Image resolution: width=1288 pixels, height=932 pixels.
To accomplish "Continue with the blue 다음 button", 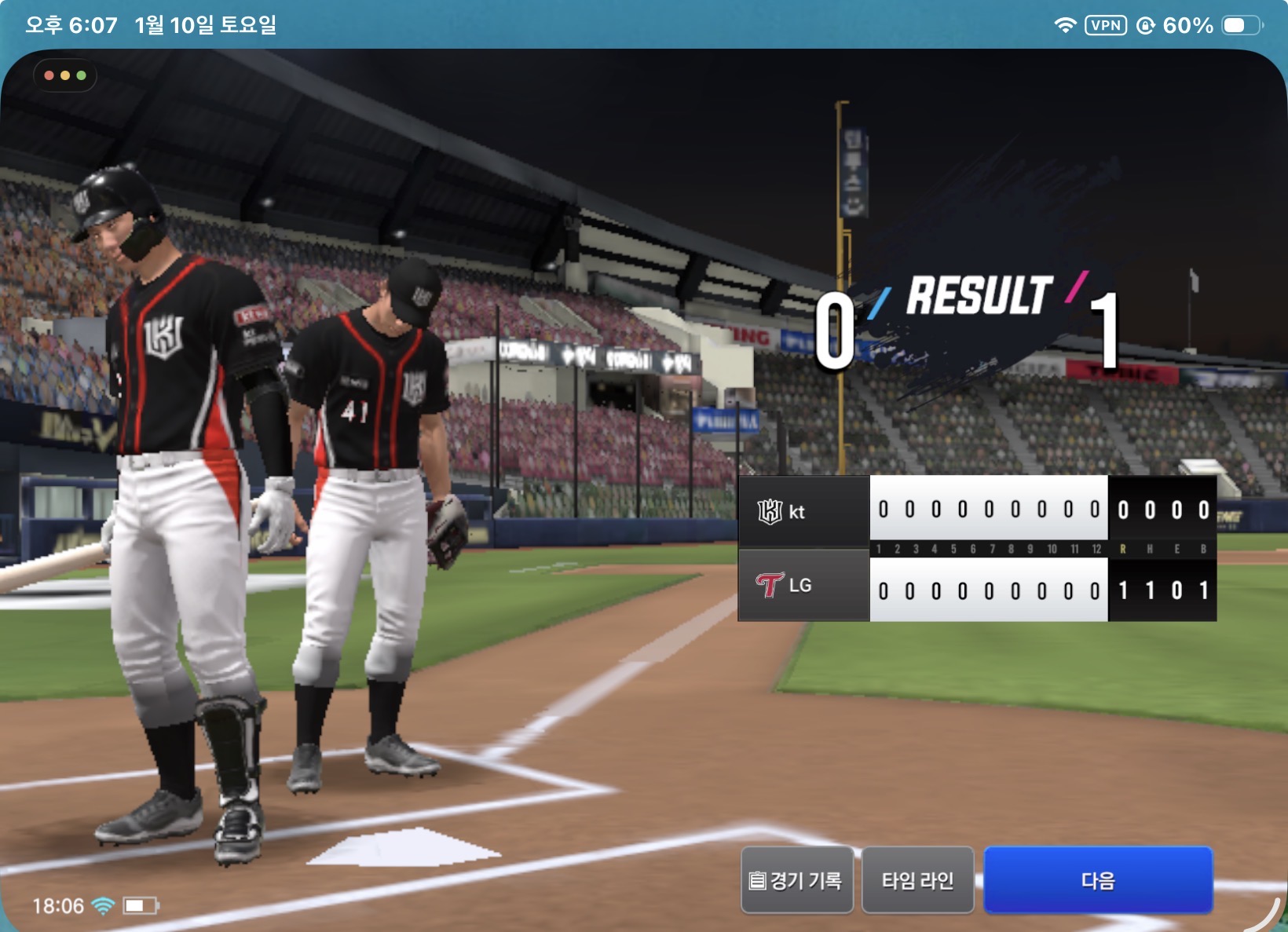I will click(1097, 880).
